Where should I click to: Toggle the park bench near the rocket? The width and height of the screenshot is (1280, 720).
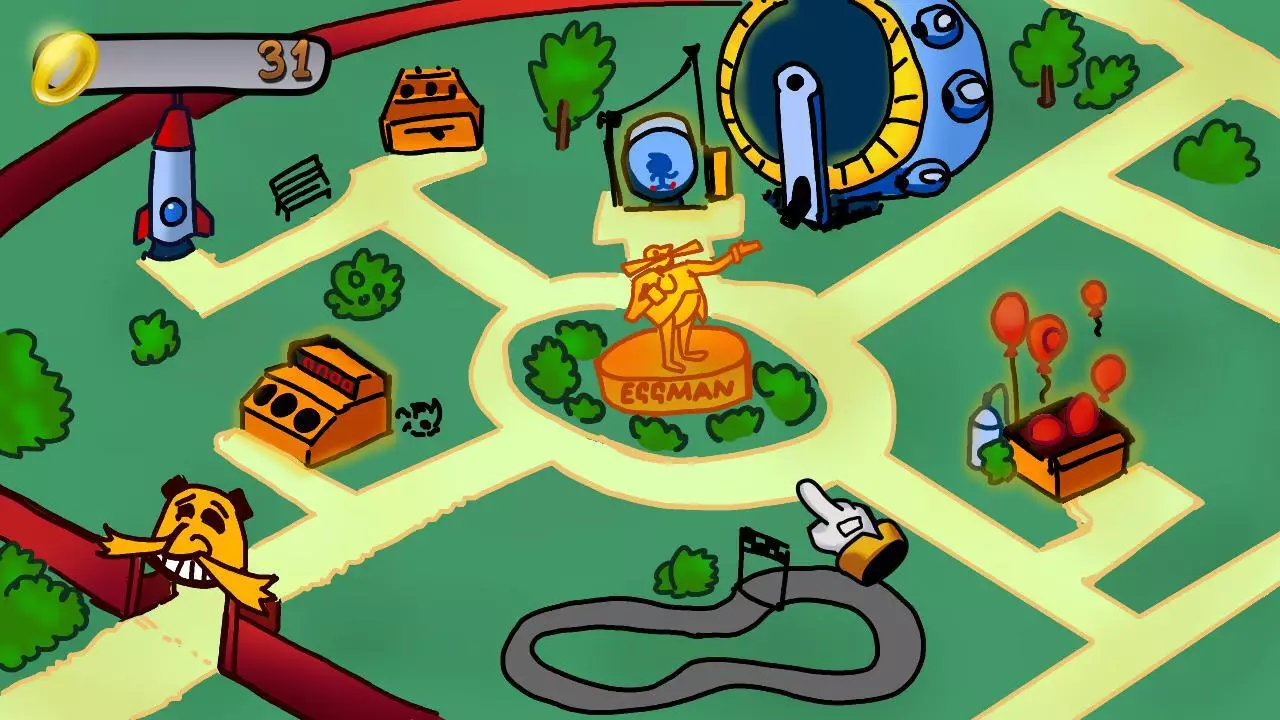pos(300,185)
